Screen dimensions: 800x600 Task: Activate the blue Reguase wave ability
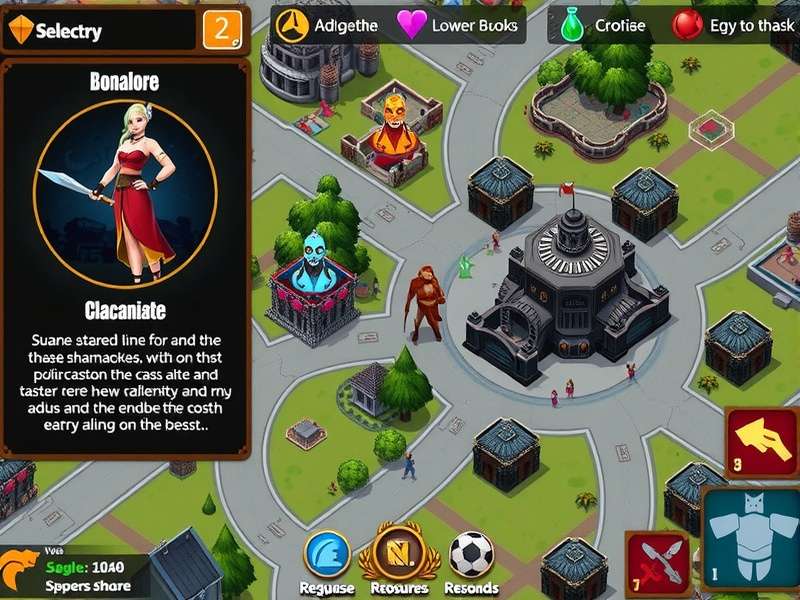coord(327,554)
